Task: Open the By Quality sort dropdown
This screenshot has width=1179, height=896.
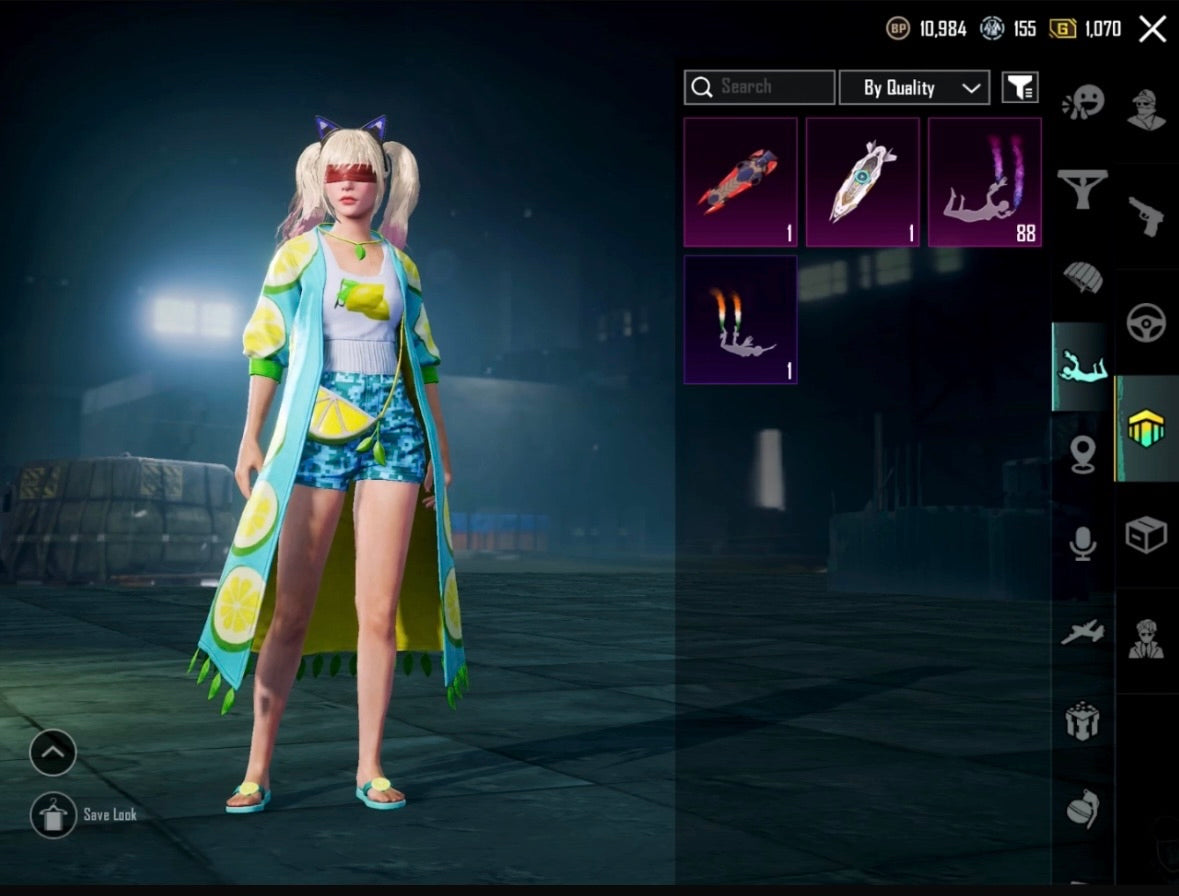Action: tap(913, 88)
